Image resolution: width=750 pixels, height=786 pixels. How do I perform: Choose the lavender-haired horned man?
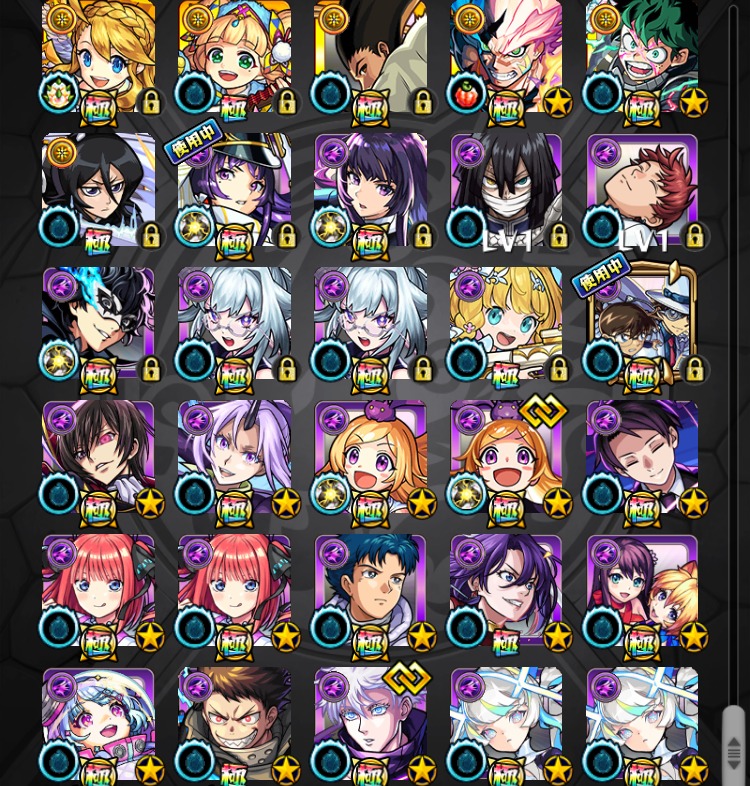coord(235,457)
